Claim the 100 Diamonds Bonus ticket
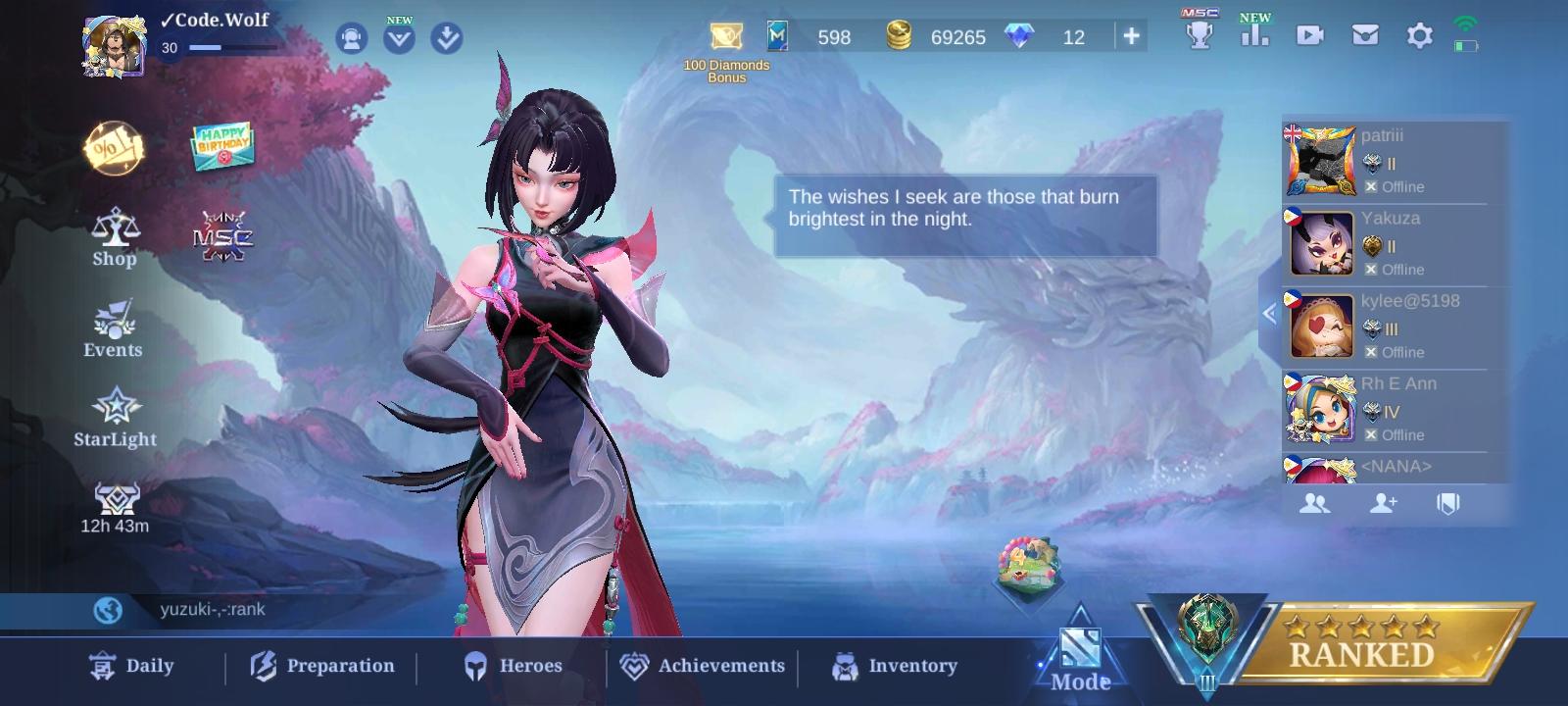 coord(725,36)
